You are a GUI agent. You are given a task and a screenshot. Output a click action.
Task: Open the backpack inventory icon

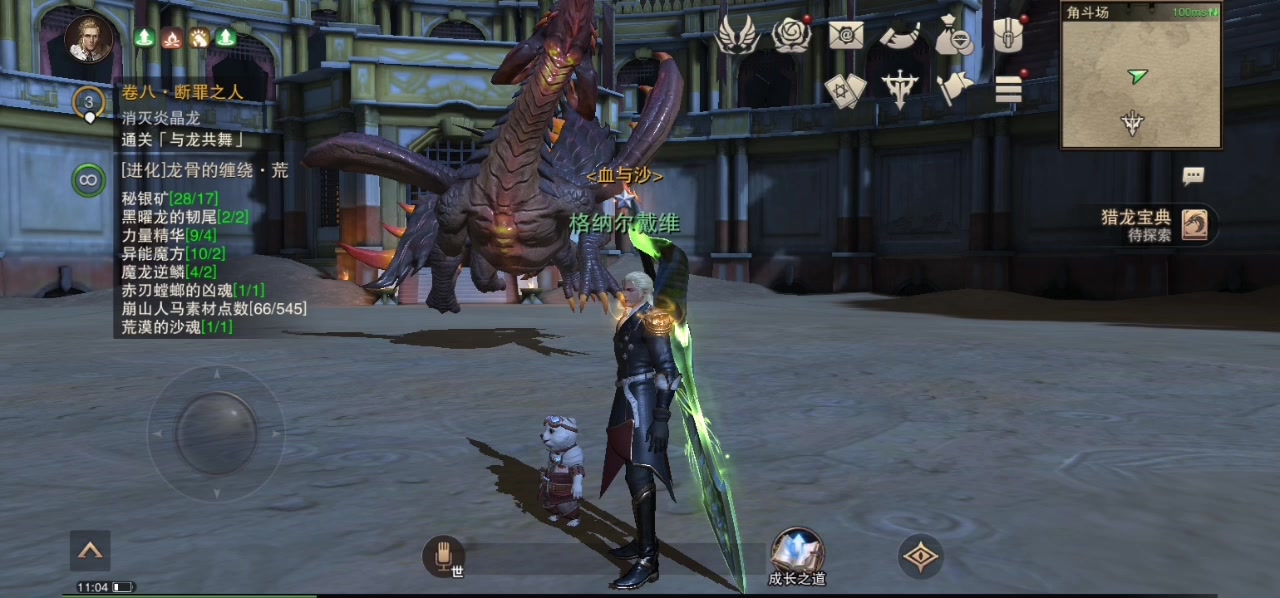[1008, 36]
